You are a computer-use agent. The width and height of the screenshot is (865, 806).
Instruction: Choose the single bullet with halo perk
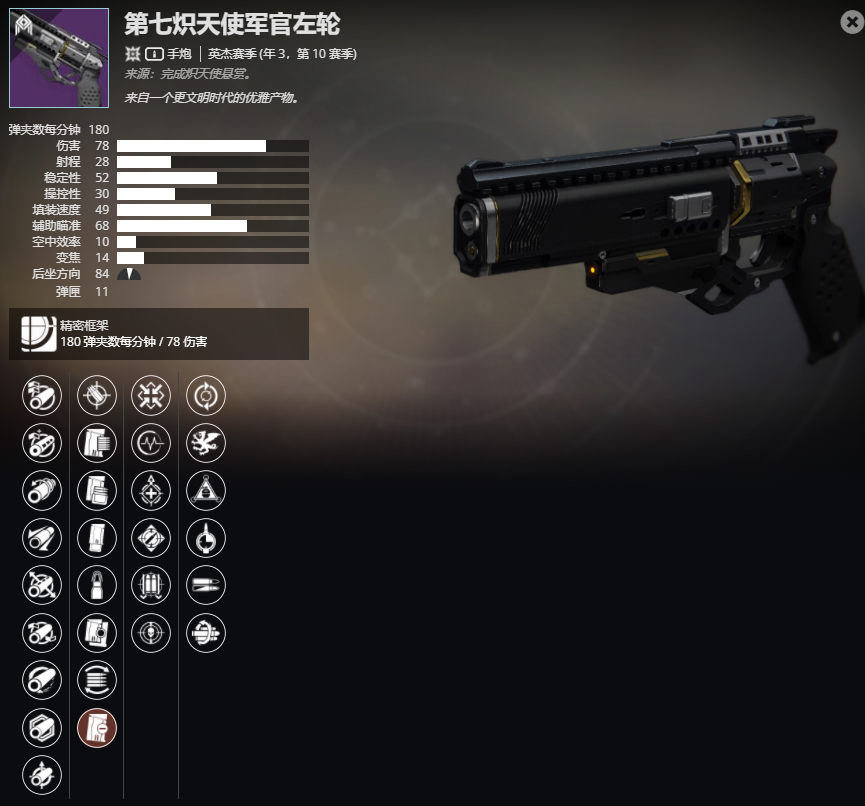[97, 585]
